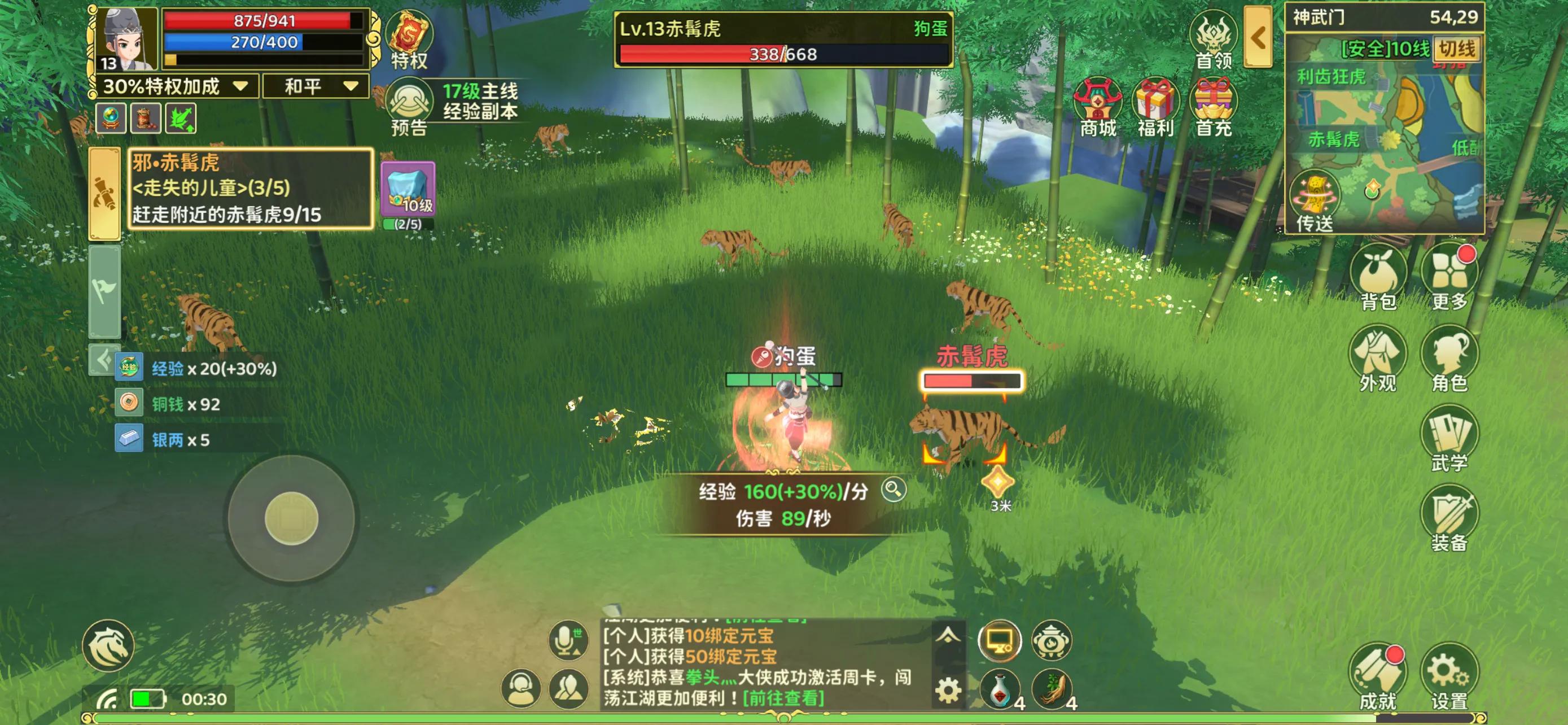The image size is (1568, 725).
Task: Open the 武学 martial skills menu
Action: pos(1449,438)
